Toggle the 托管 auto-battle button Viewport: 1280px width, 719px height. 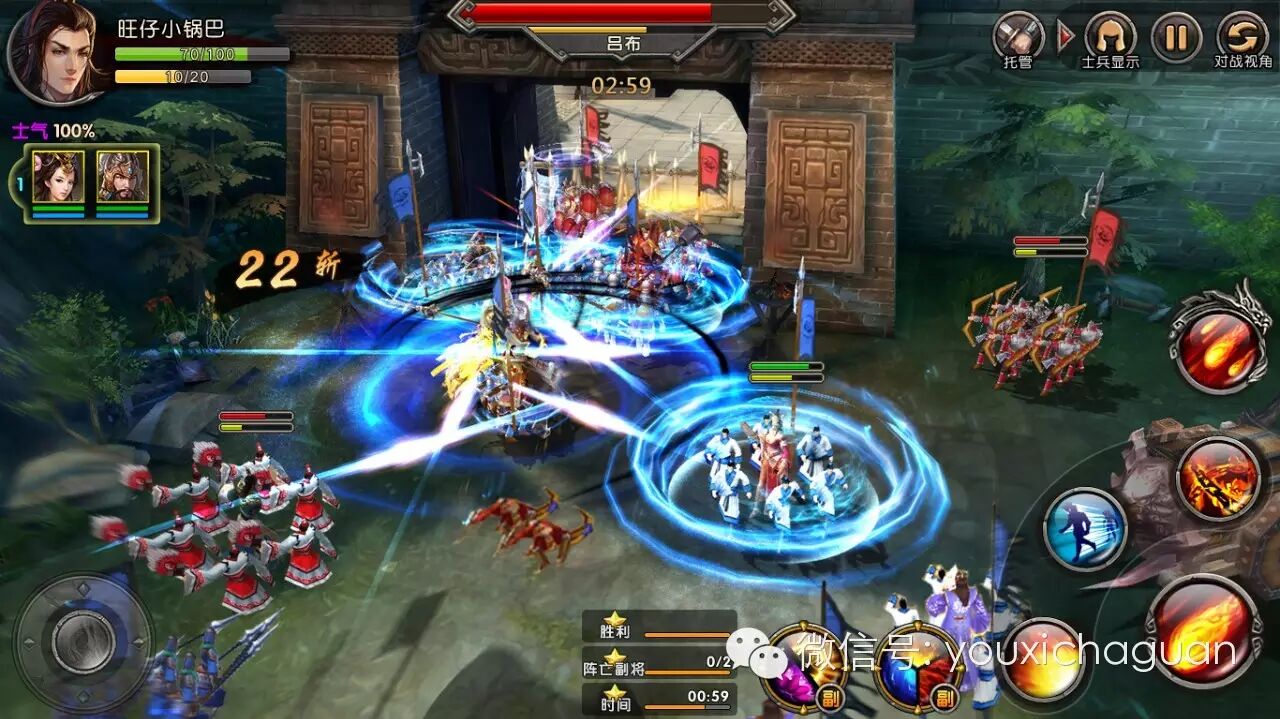click(1018, 37)
